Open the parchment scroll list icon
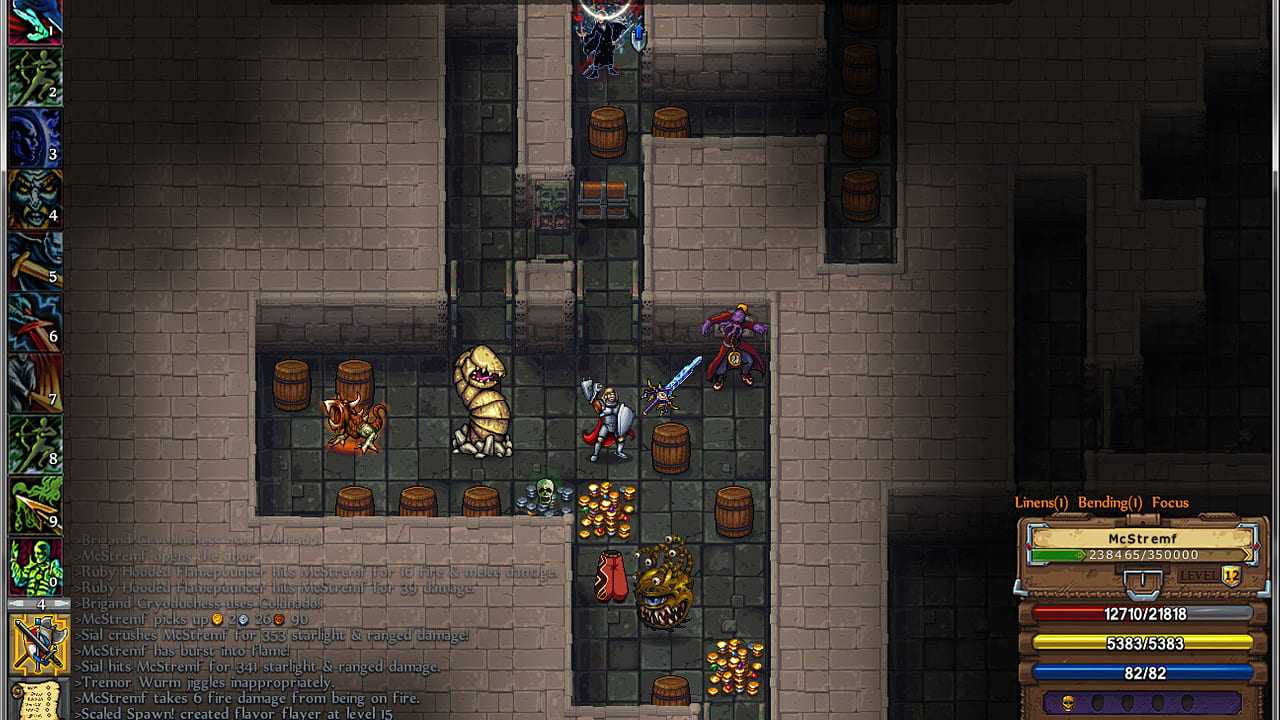 click(39, 700)
